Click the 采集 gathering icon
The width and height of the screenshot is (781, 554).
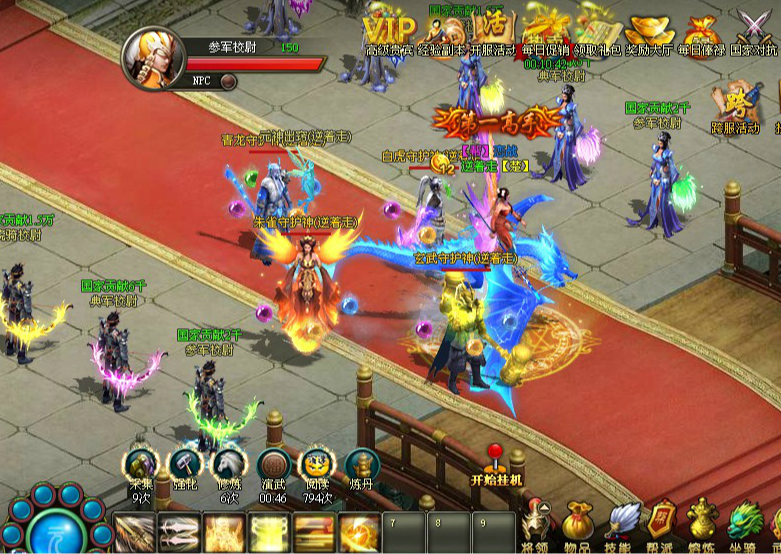coord(142,465)
